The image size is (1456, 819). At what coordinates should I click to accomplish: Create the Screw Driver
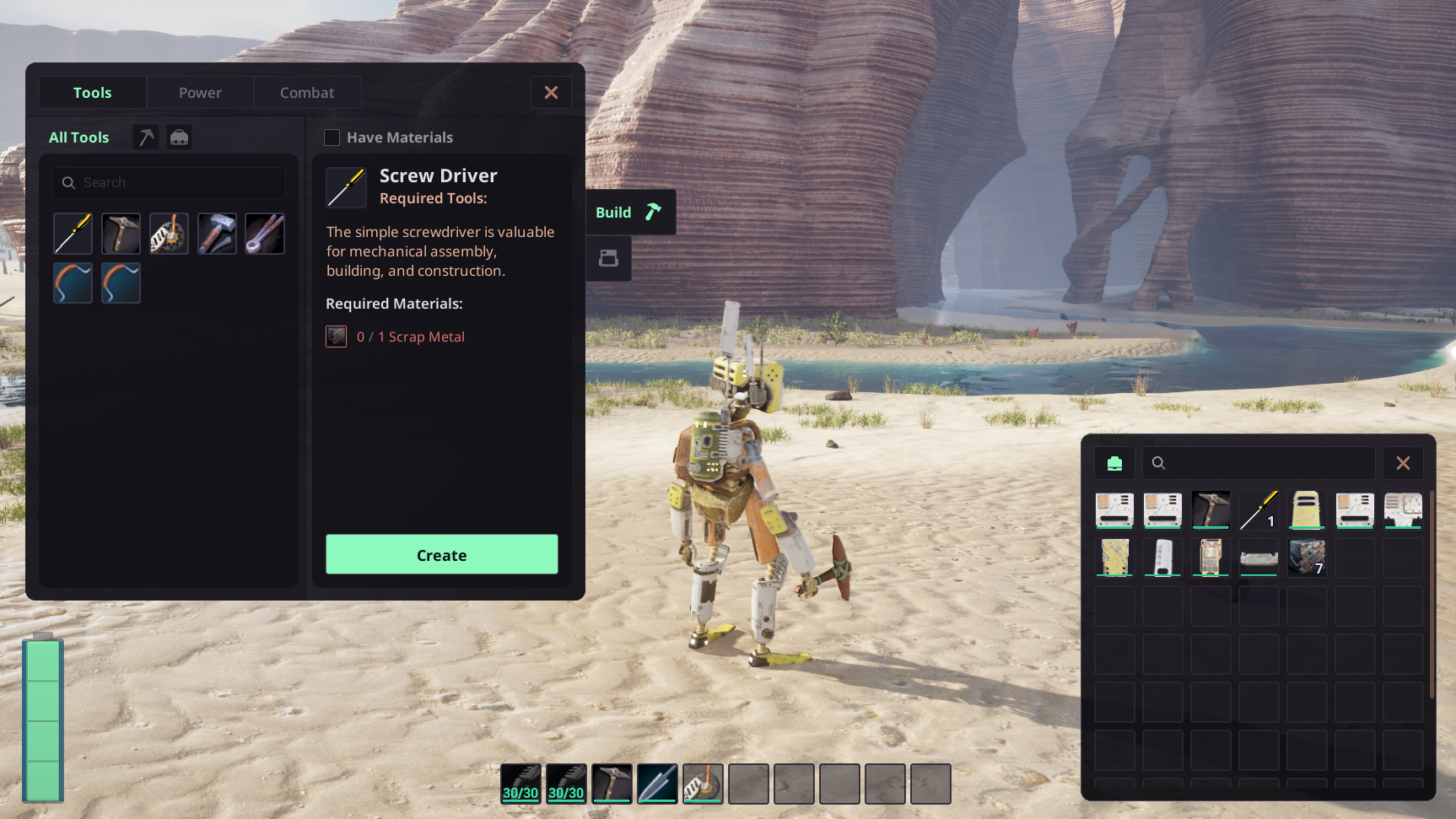(441, 555)
